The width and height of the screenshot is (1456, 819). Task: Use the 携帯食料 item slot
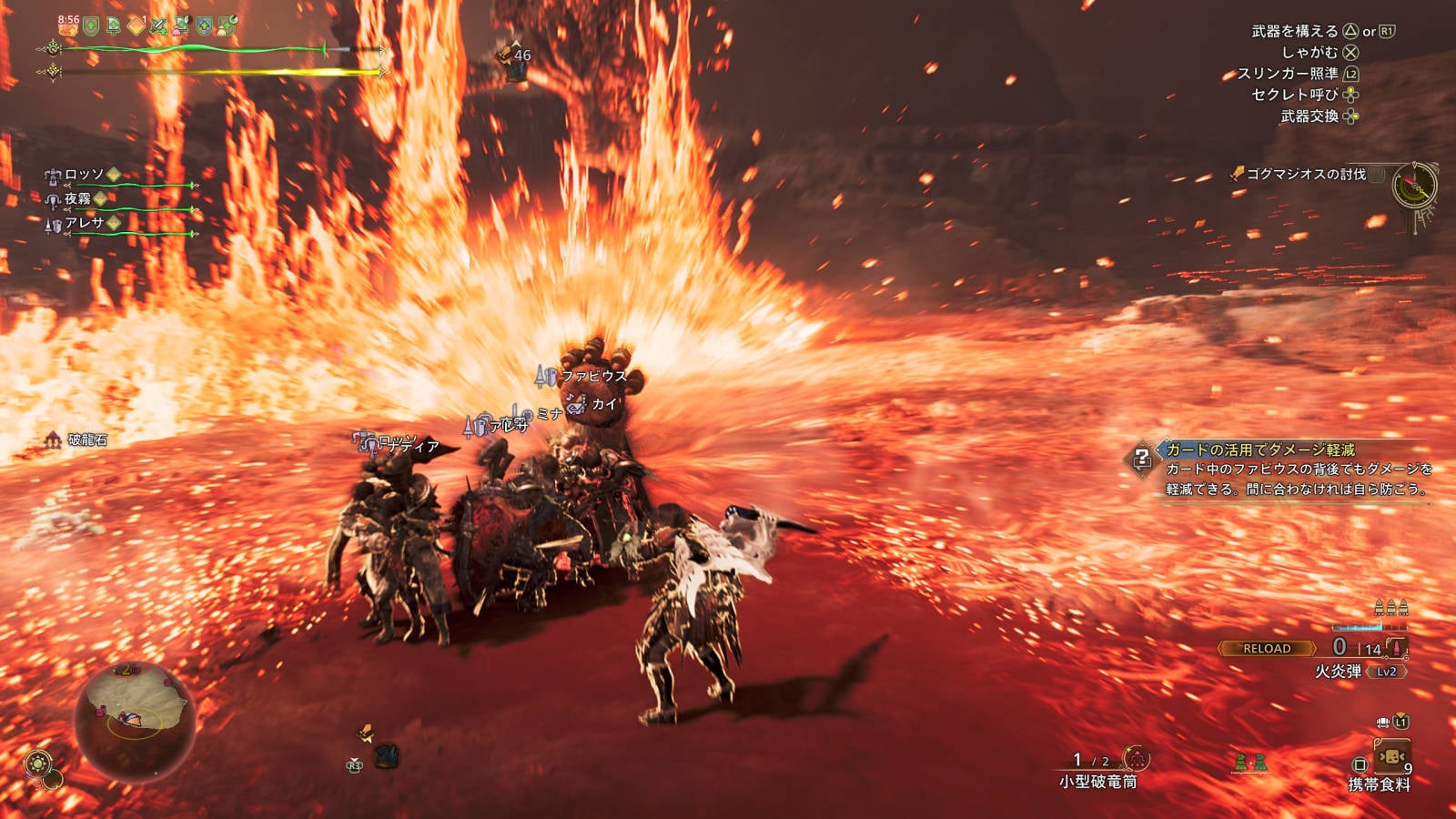pos(1391,758)
